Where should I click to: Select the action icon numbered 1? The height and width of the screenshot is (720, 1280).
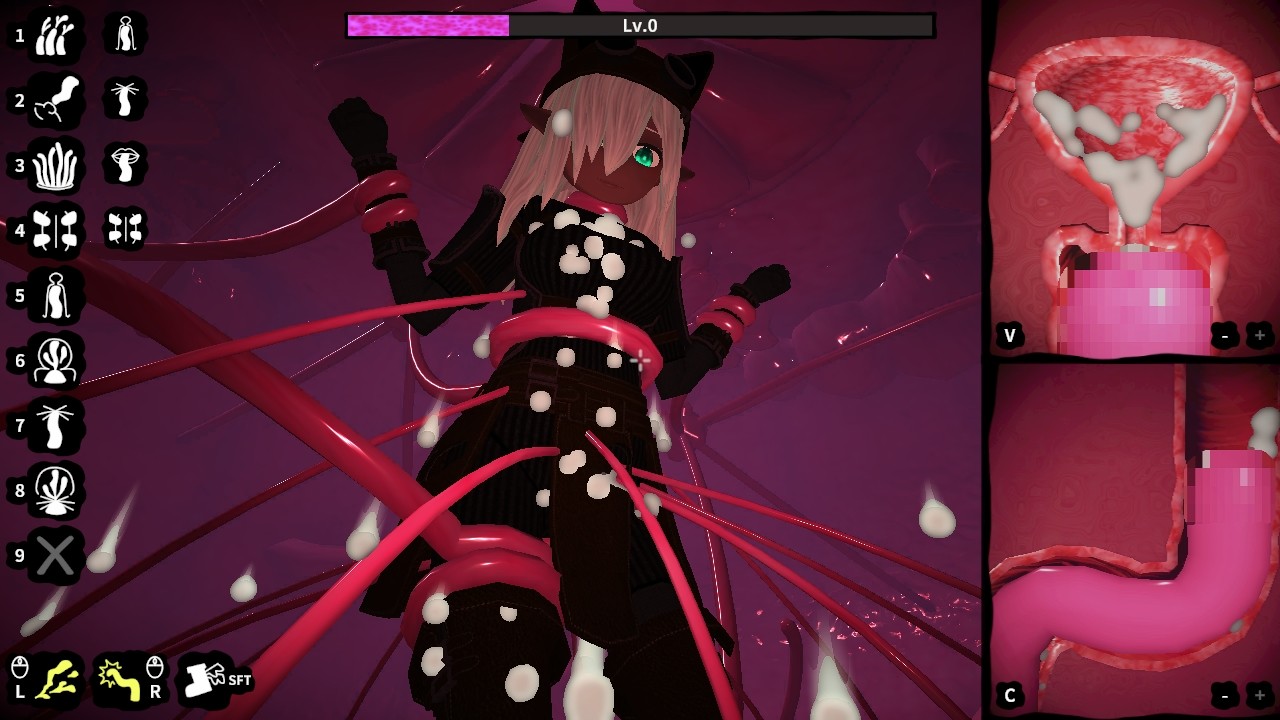[x=55, y=35]
